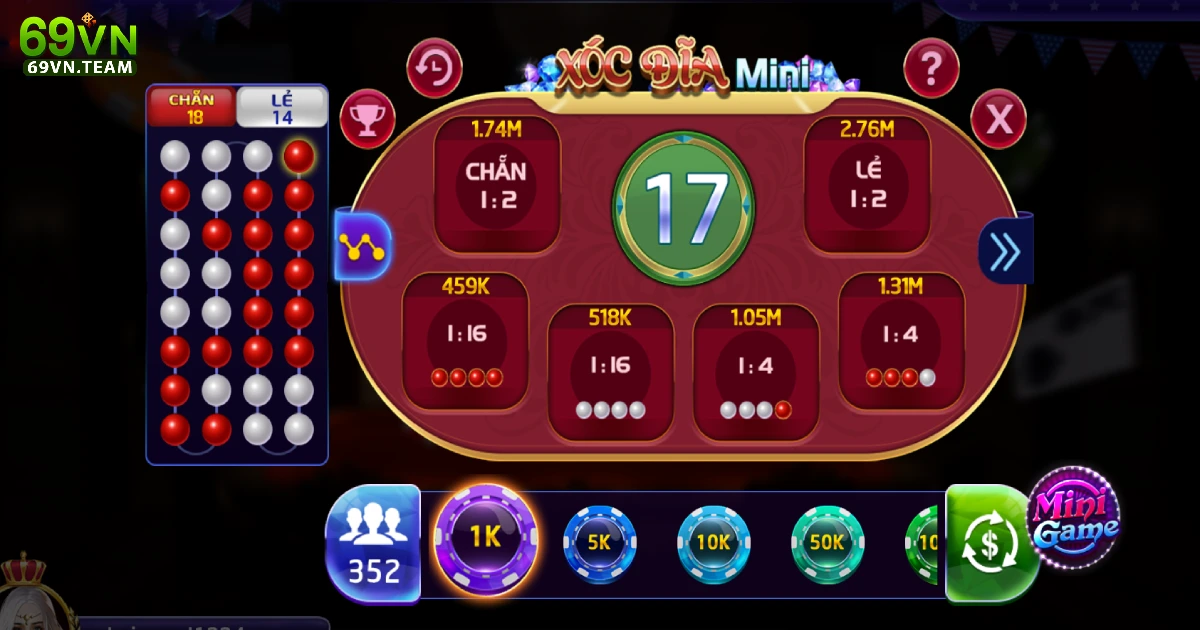This screenshot has height=630, width=1200.
Task: Choose the 5K blue chip
Action: click(x=599, y=543)
